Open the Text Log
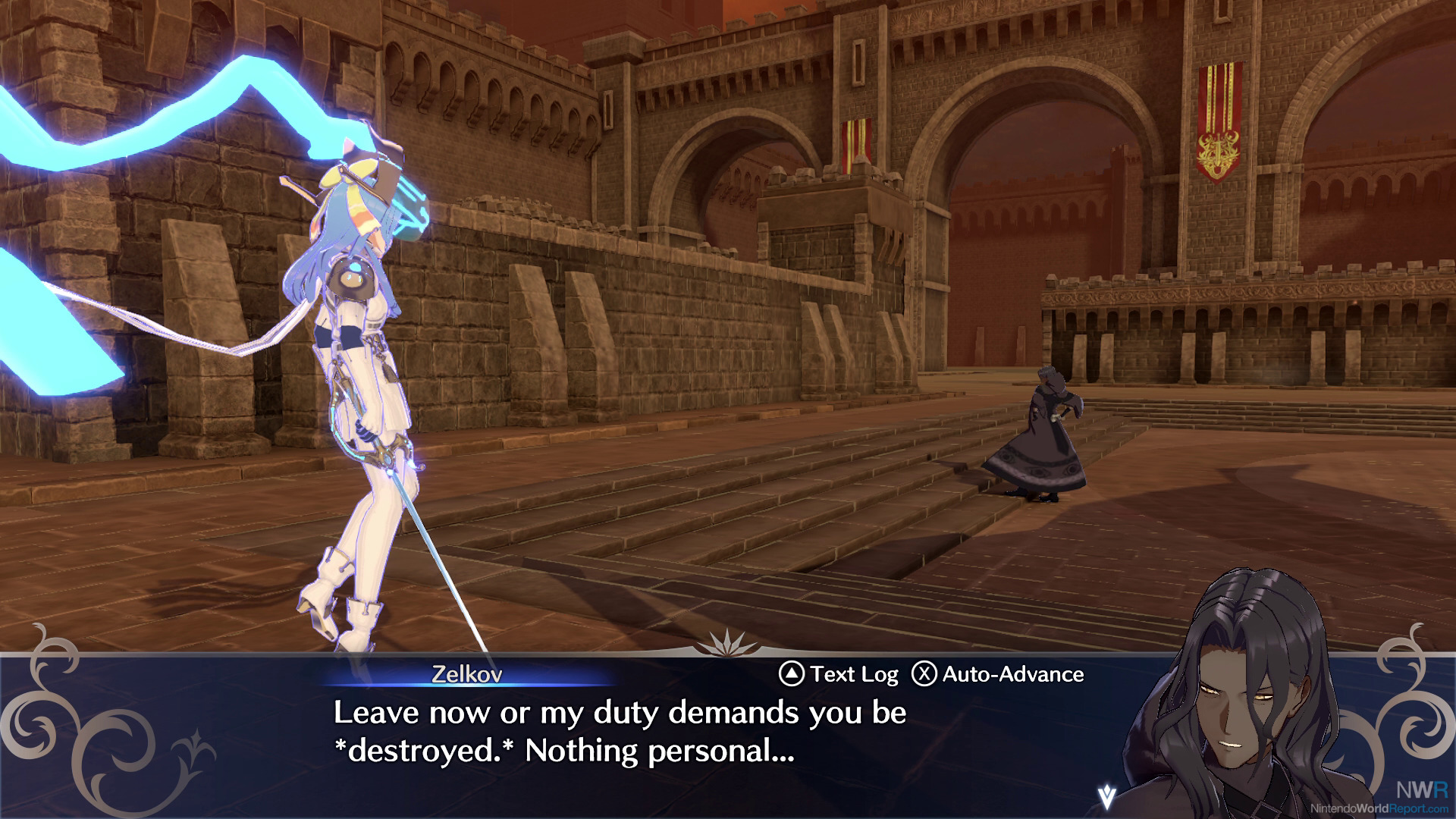 pos(838,674)
